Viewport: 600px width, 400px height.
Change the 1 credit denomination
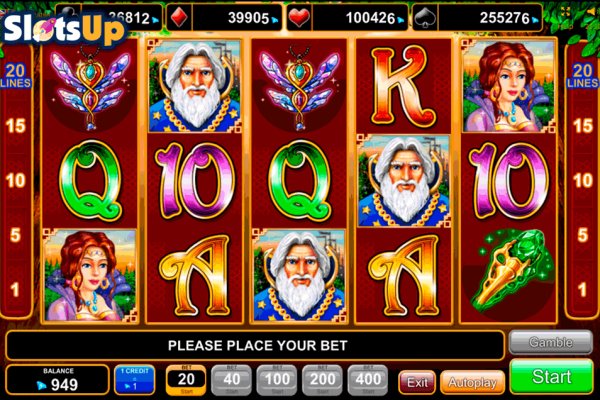(134, 380)
